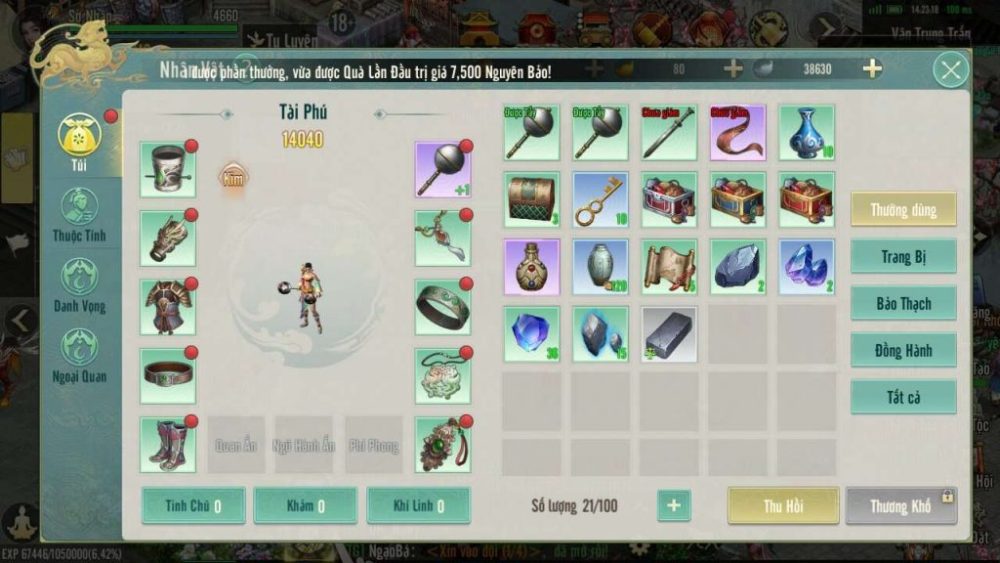The height and width of the screenshot is (563, 1000).
Task: Select the purple potion bottle
Action: (x=532, y=267)
